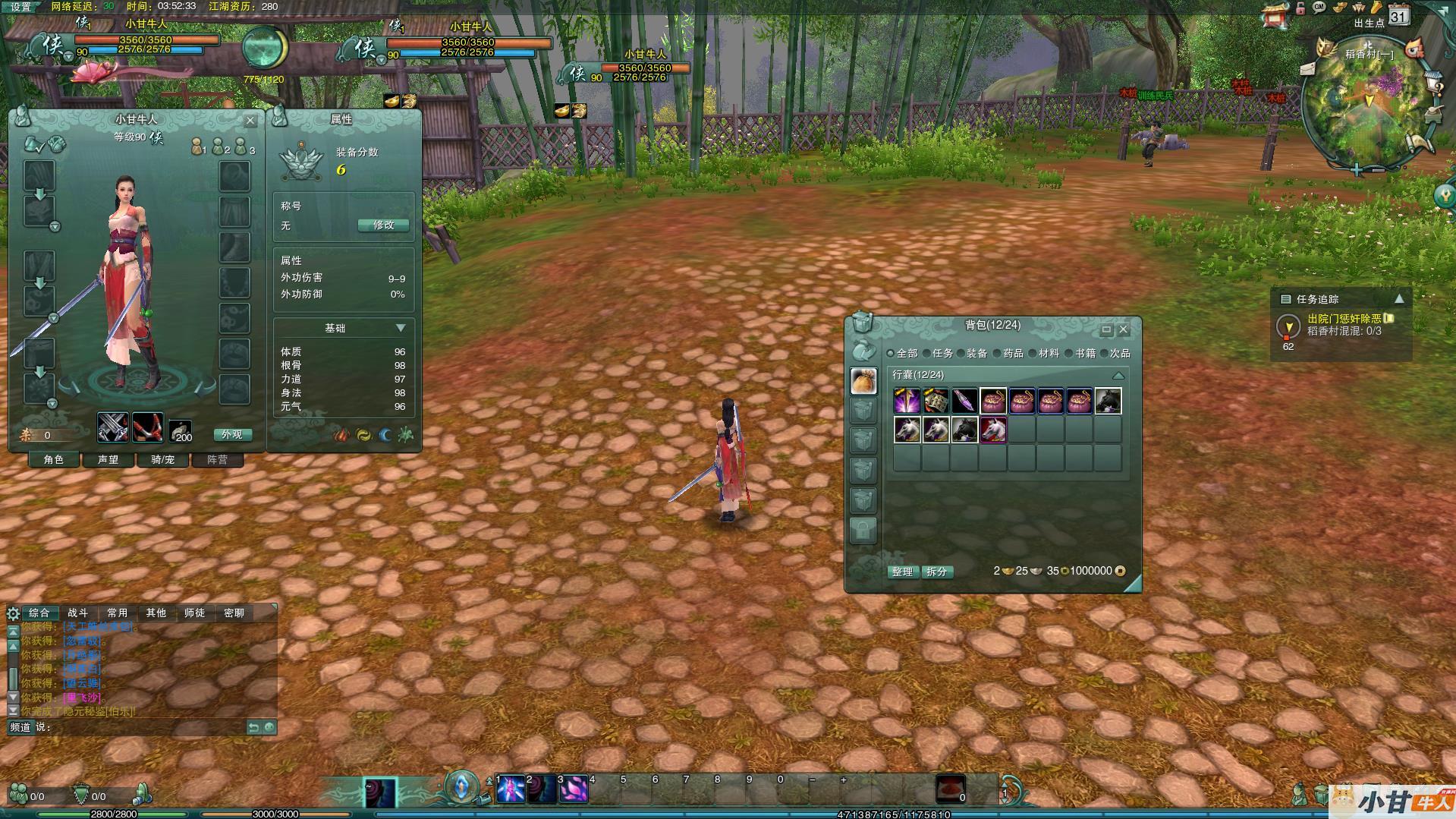Switch to the 声望 reputation tab
Viewport: 1456px width, 819px height.
[108, 460]
